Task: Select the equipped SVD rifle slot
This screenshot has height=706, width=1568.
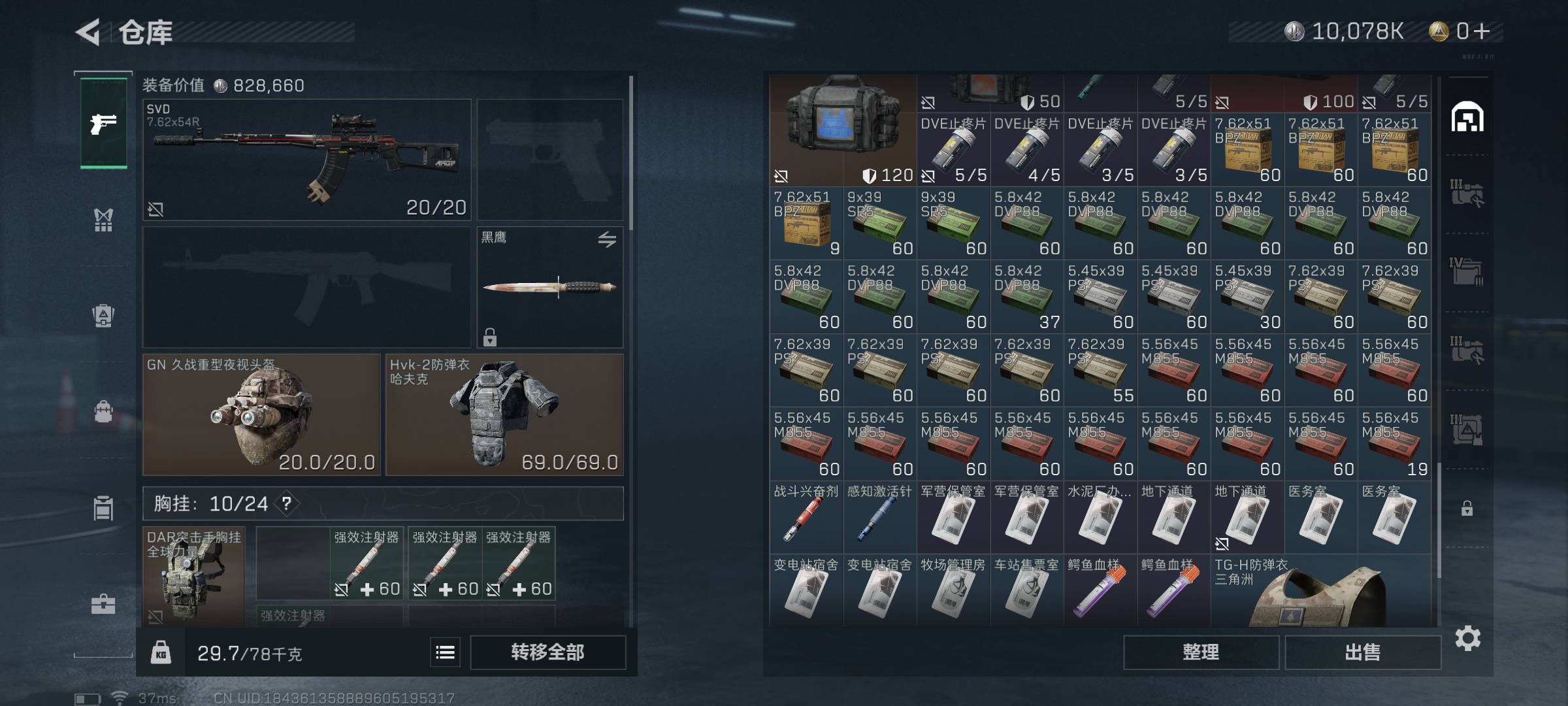Action: coord(306,160)
